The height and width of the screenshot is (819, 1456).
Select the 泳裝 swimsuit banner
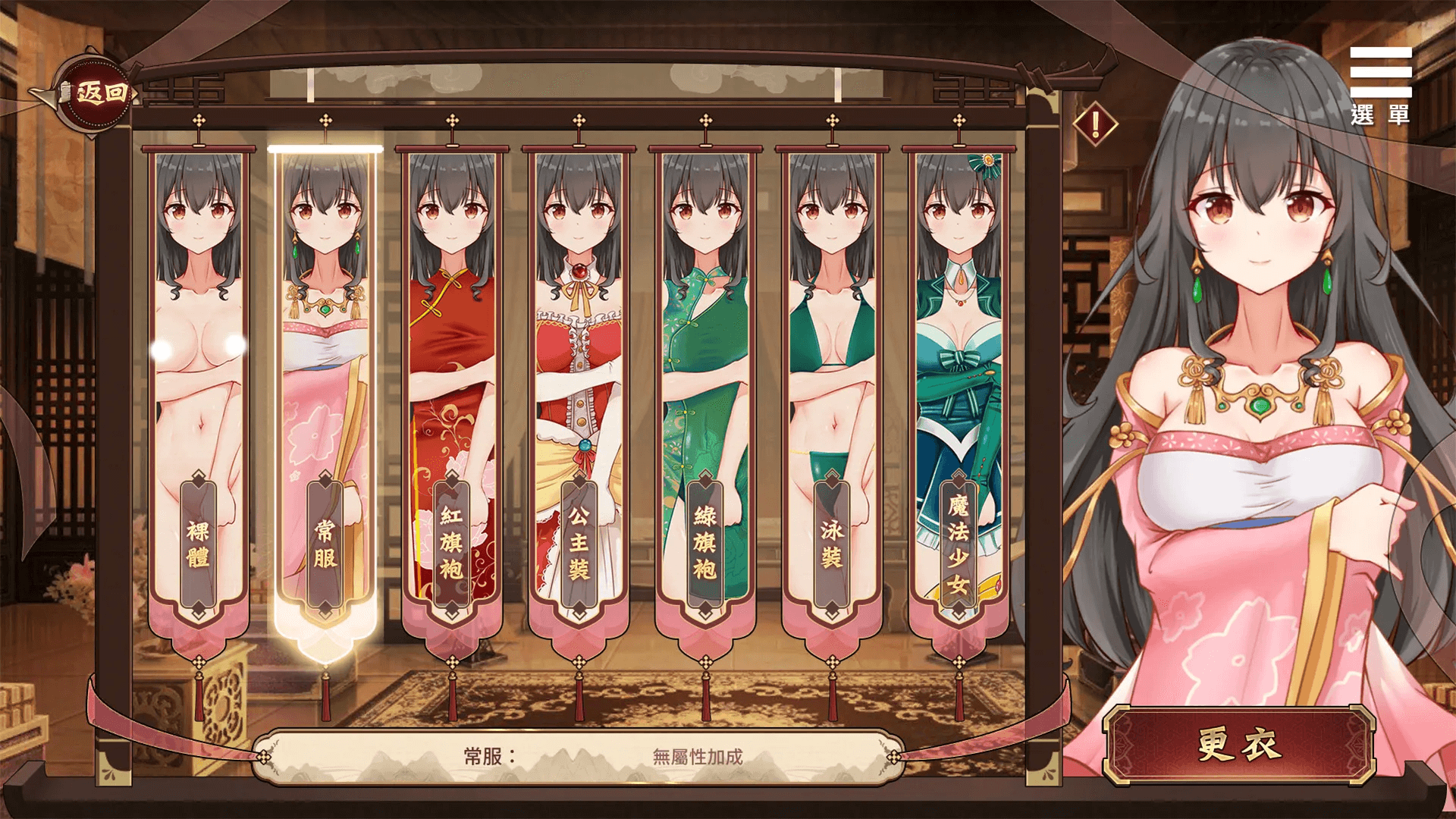point(832,394)
